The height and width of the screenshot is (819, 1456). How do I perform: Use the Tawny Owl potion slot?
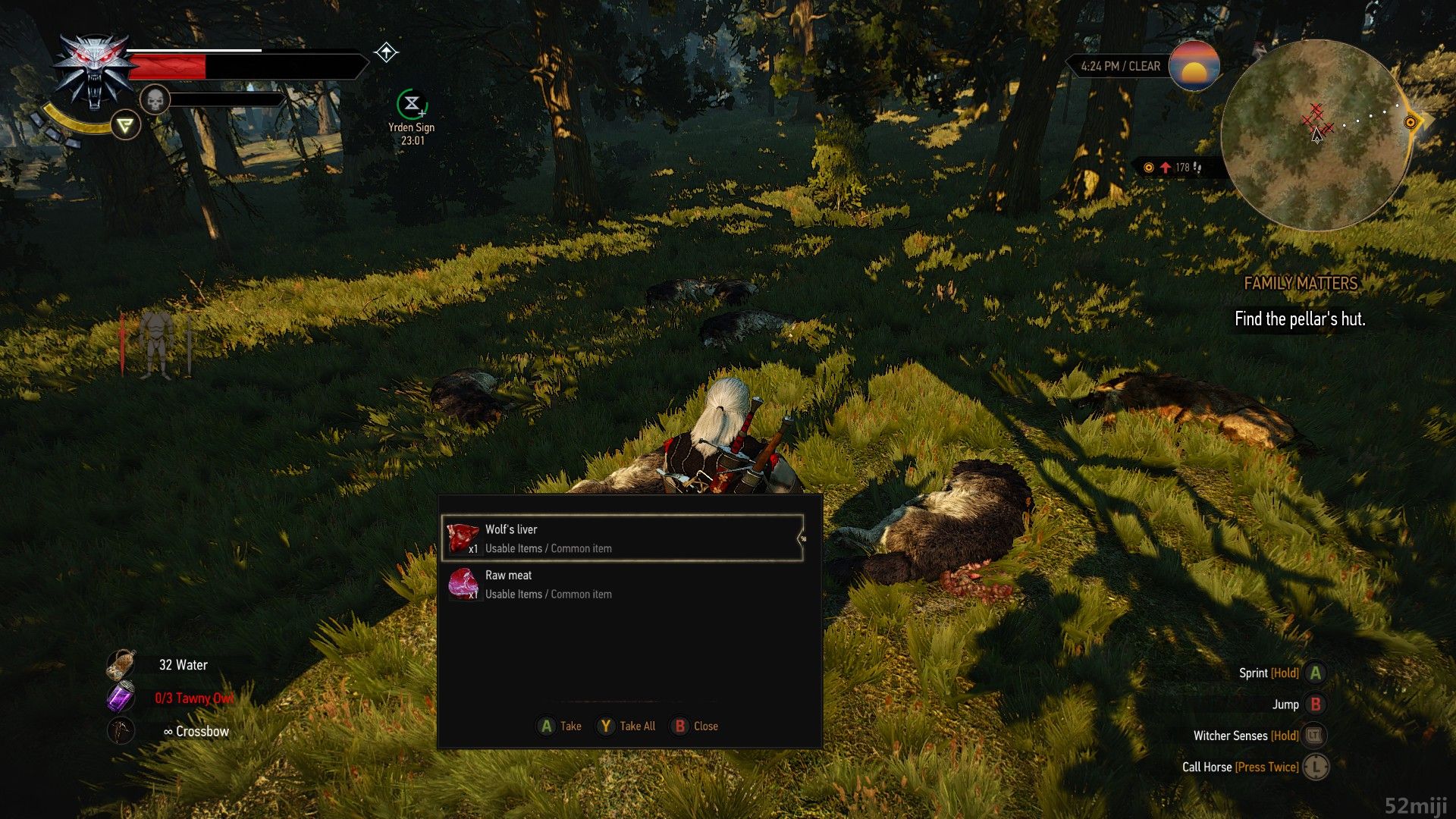click(121, 698)
